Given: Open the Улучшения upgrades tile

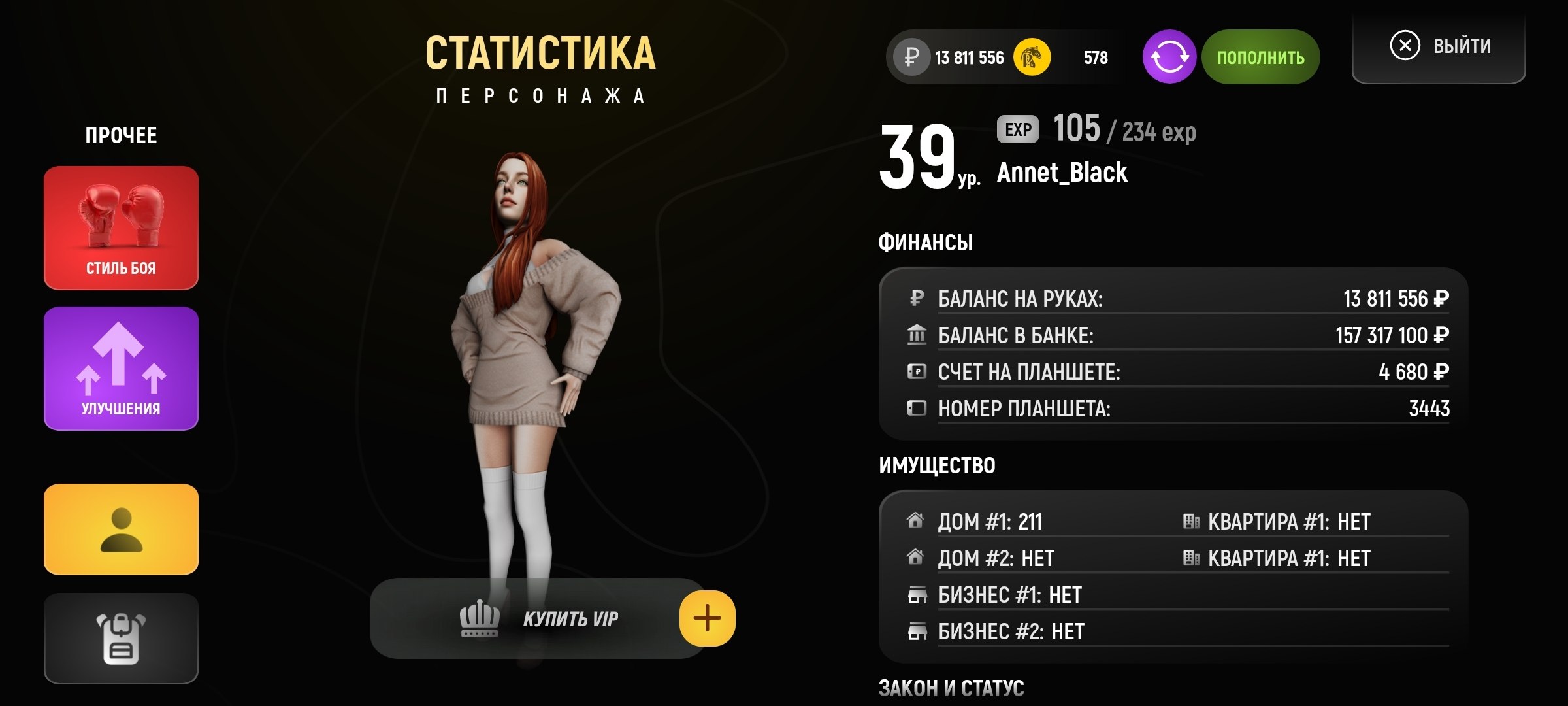Looking at the screenshot, I should [x=121, y=368].
